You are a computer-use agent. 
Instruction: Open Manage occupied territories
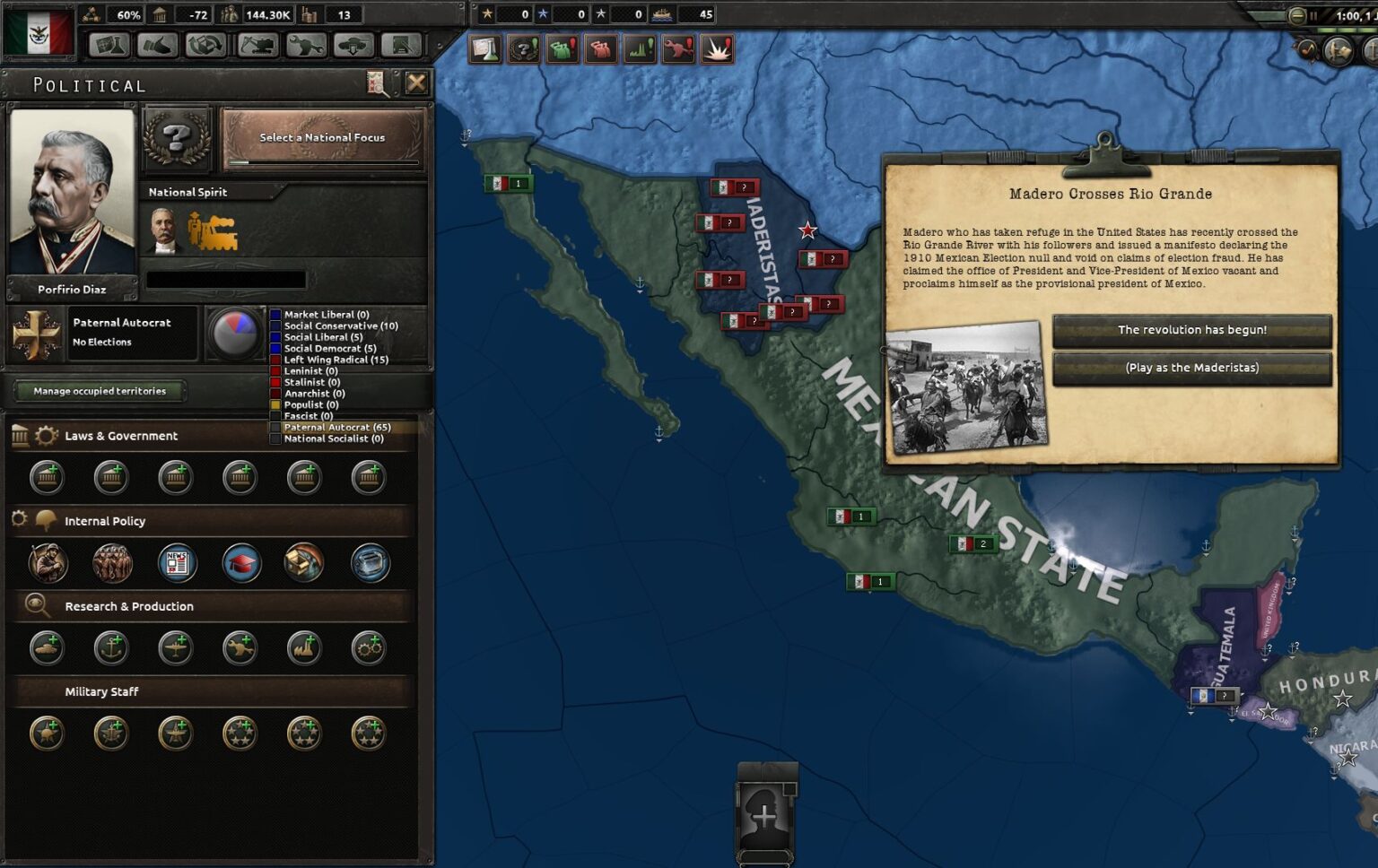[100, 391]
